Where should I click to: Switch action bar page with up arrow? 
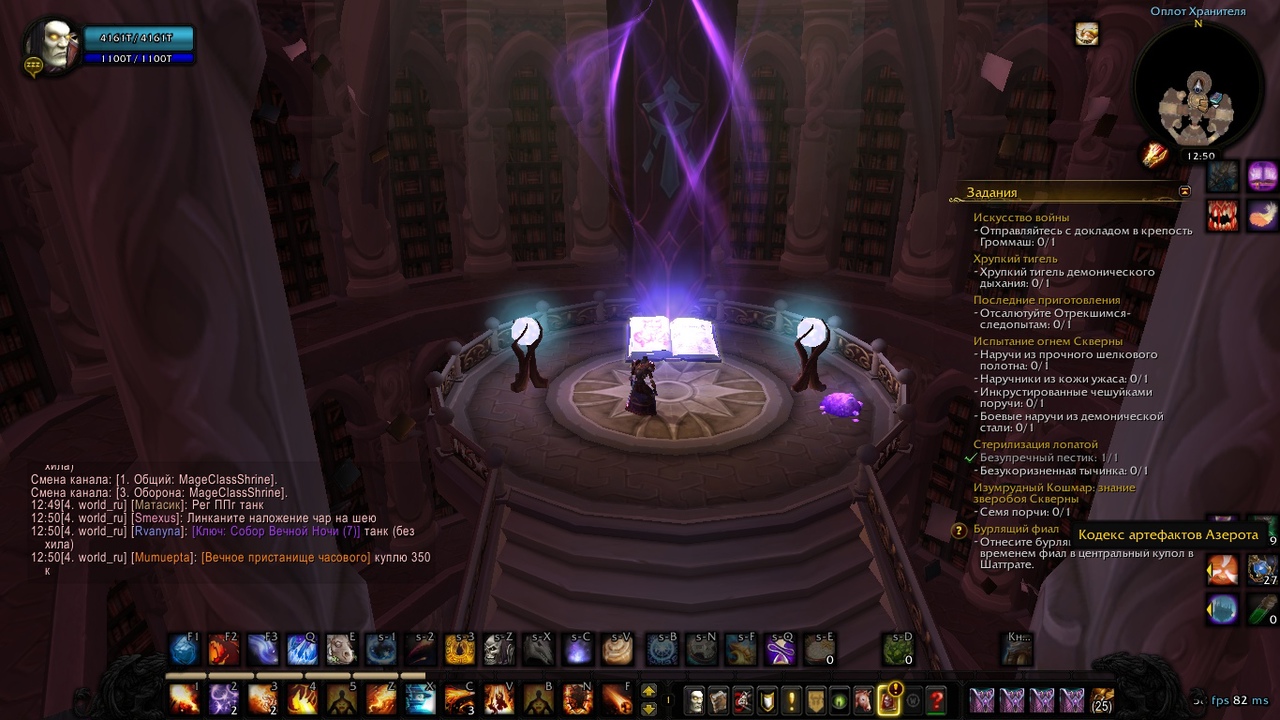point(649,690)
